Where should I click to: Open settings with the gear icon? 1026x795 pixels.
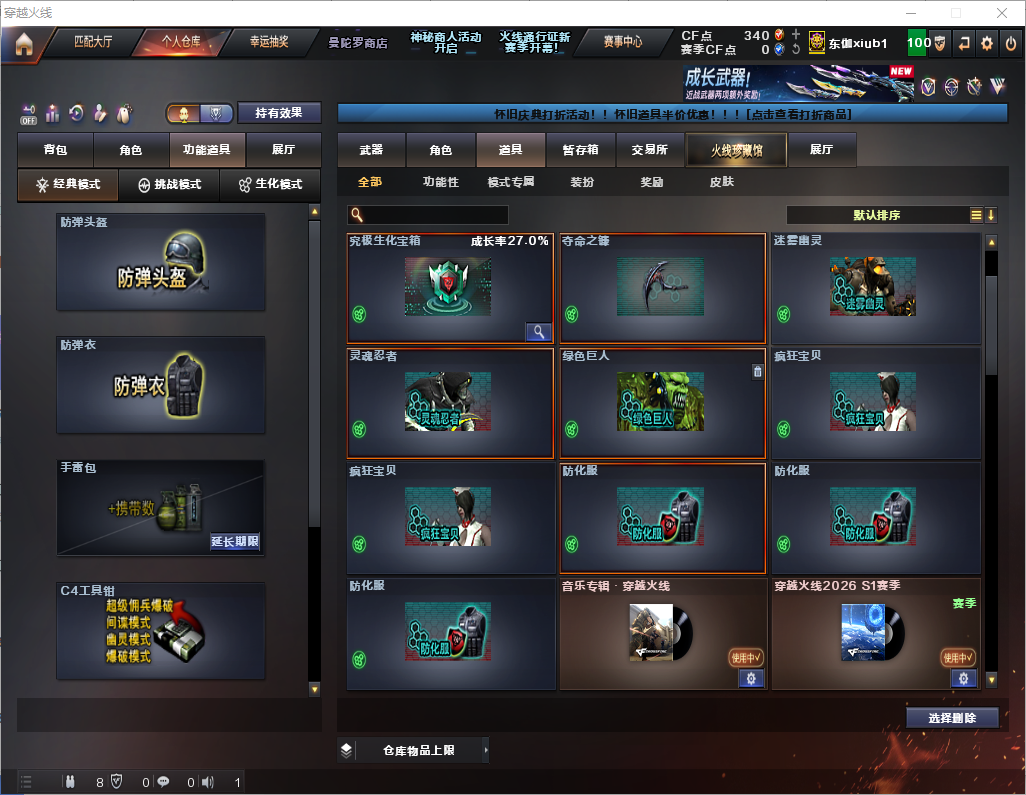point(987,43)
